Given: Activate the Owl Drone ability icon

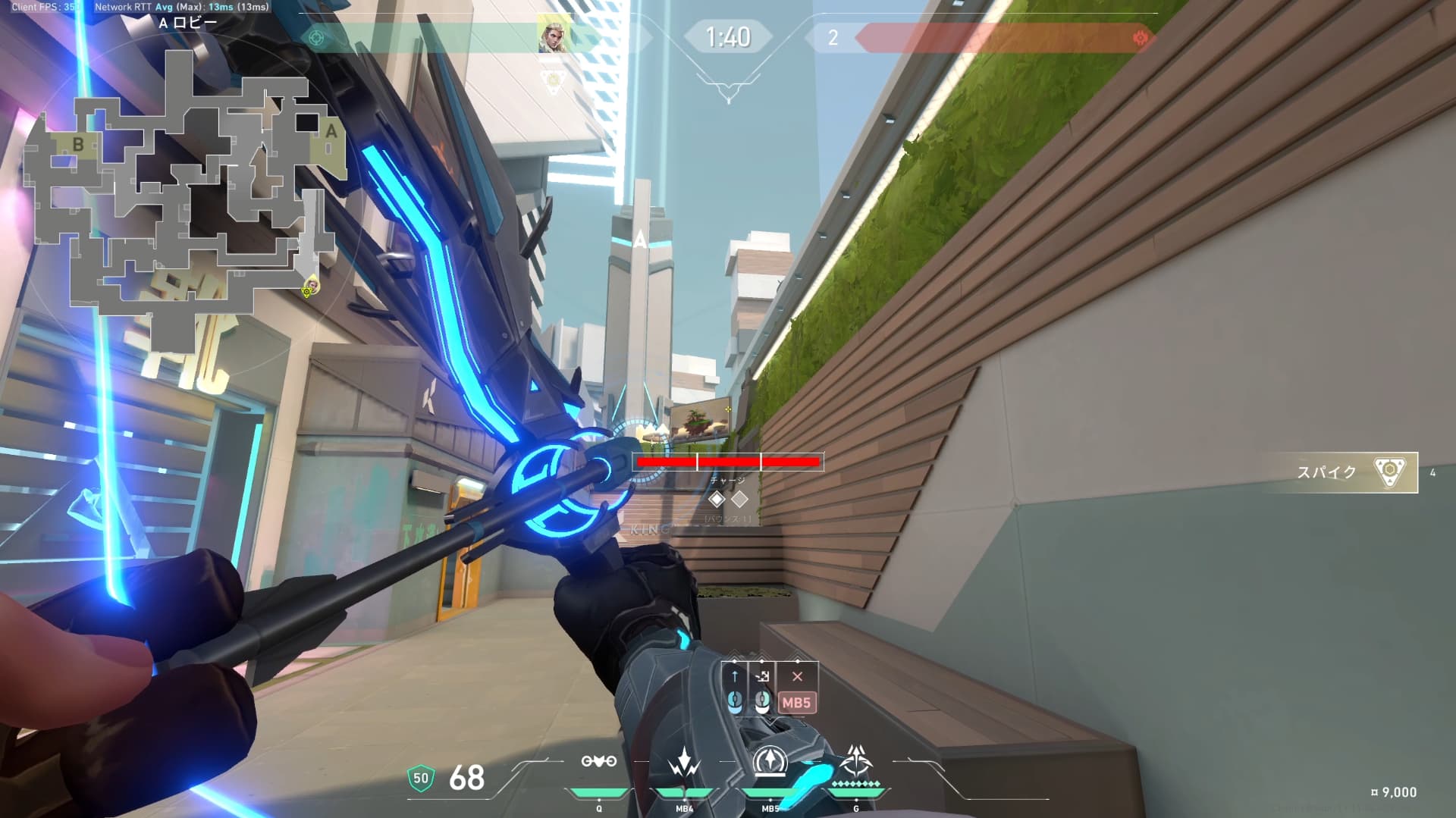Looking at the screenshot, I should pyautogui.click(x=598, y=762).
